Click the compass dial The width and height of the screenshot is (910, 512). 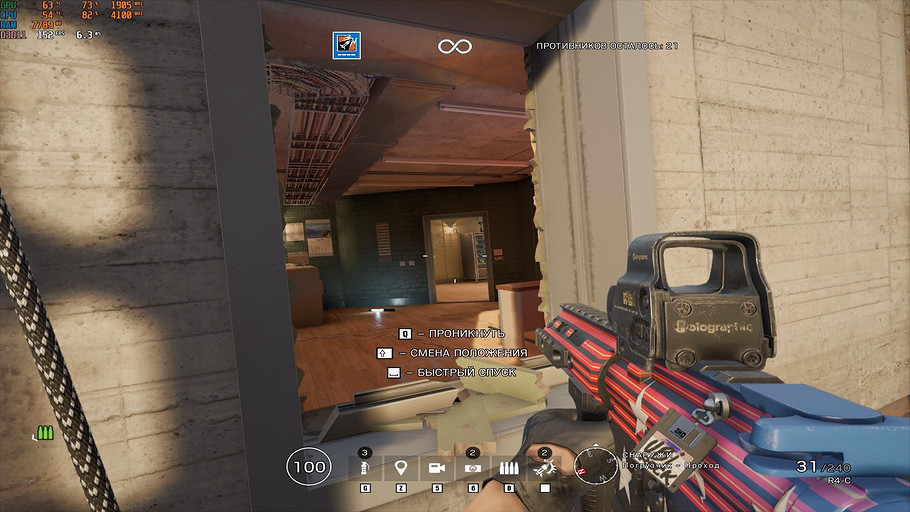[x=595, y=465]
